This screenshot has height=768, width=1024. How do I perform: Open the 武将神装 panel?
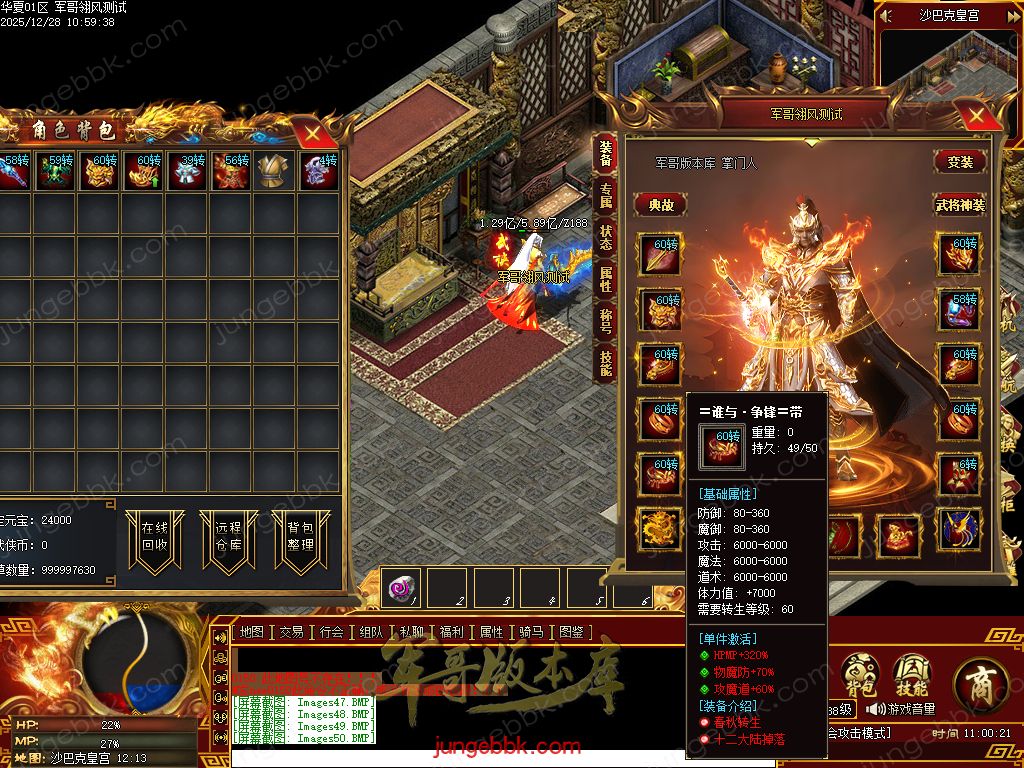[960, 204]
